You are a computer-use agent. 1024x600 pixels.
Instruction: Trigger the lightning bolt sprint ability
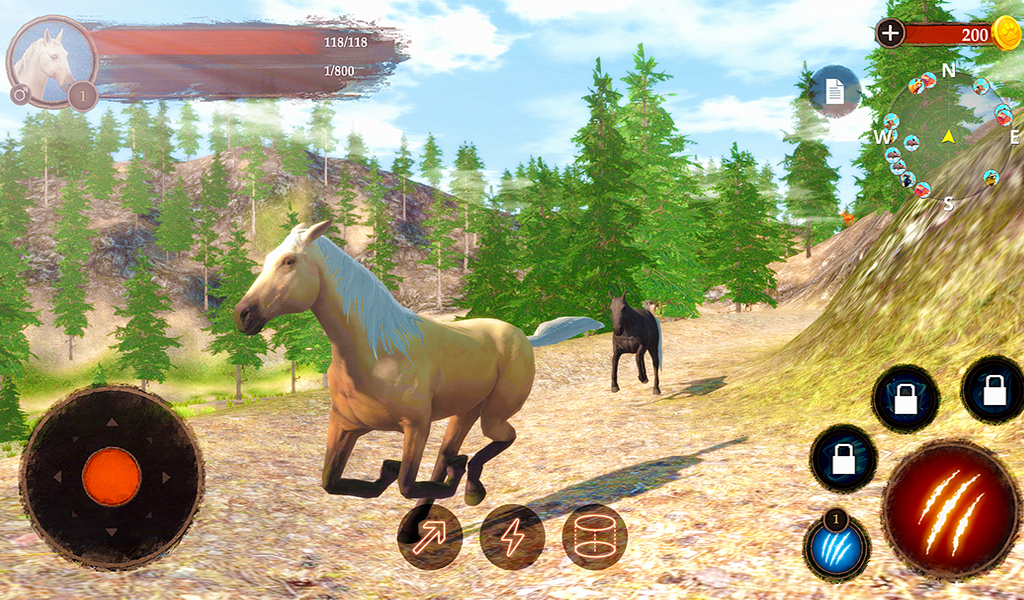coord(512,537)
